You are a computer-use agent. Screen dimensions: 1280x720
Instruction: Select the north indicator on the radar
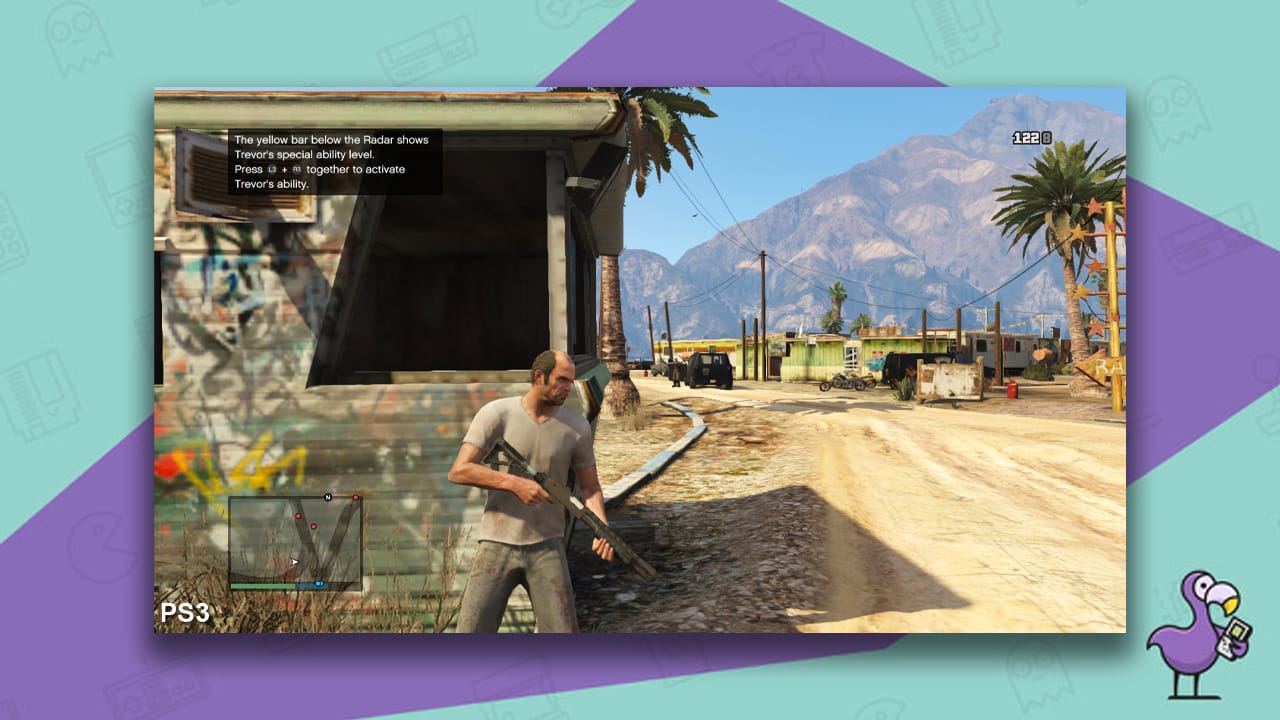tap(328, 497)
